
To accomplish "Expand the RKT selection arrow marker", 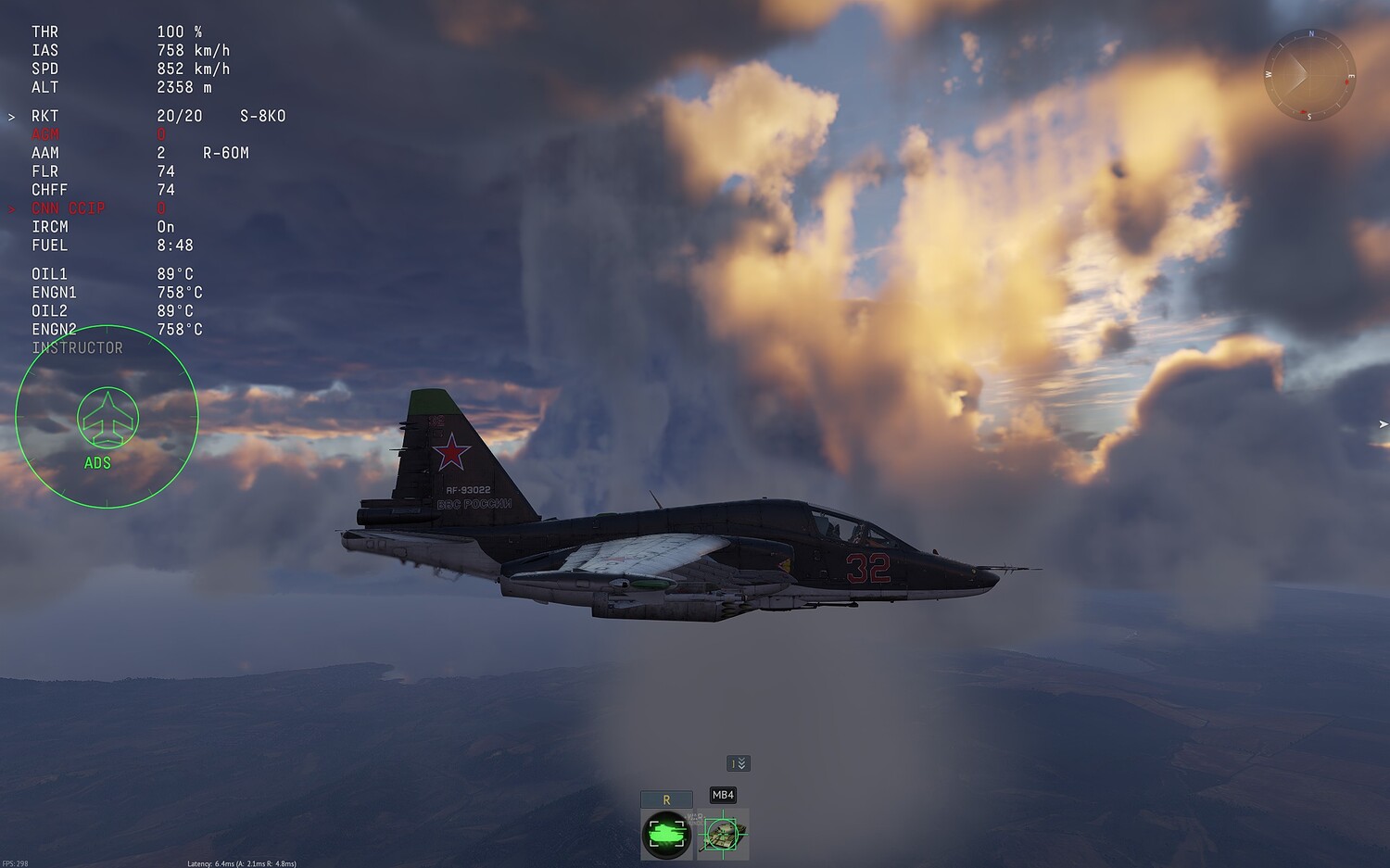I will [12, 116].
